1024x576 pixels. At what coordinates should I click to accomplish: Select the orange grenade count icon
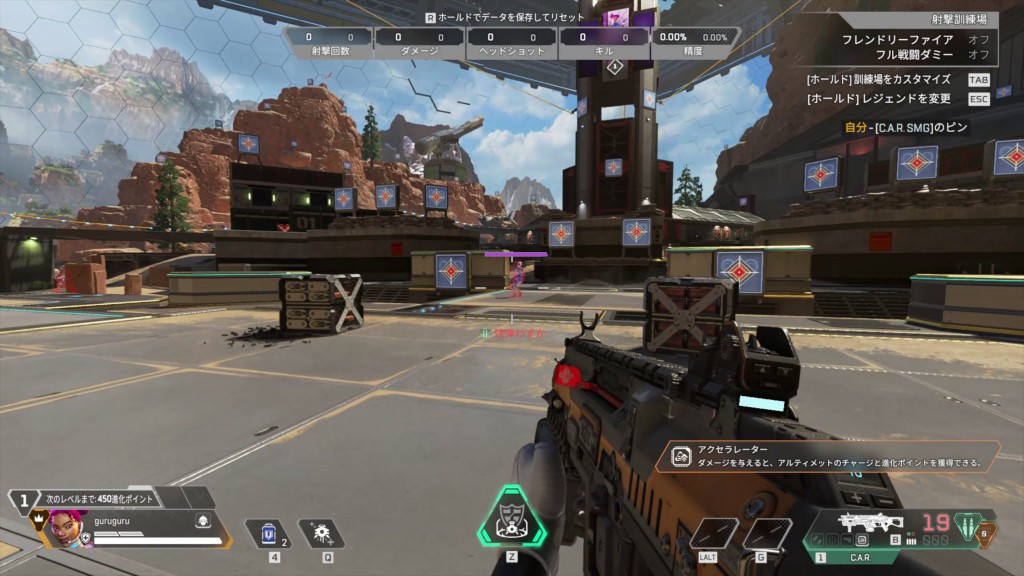click(986, 534)
